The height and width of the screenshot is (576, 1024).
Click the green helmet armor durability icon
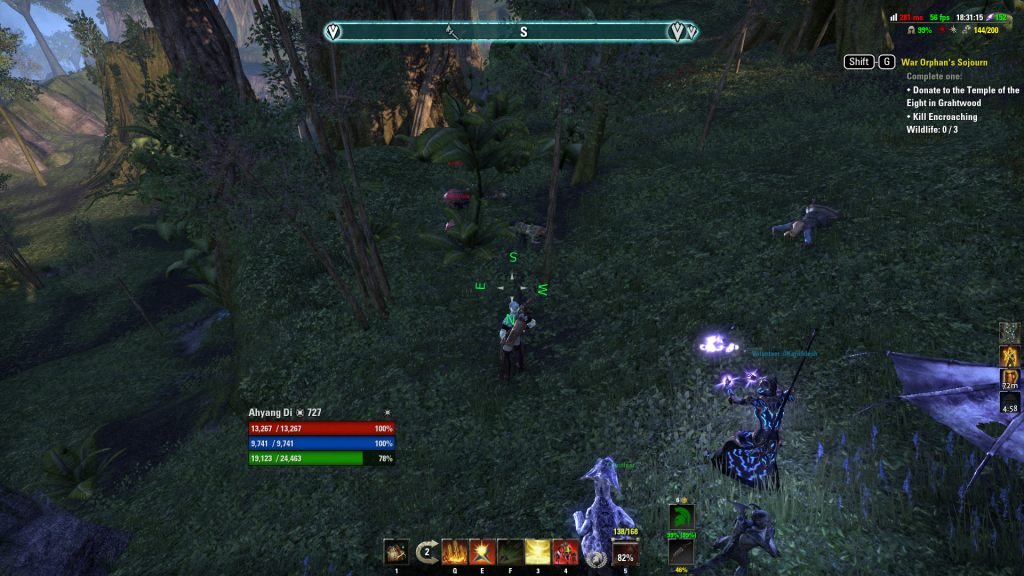click(681, 517)
